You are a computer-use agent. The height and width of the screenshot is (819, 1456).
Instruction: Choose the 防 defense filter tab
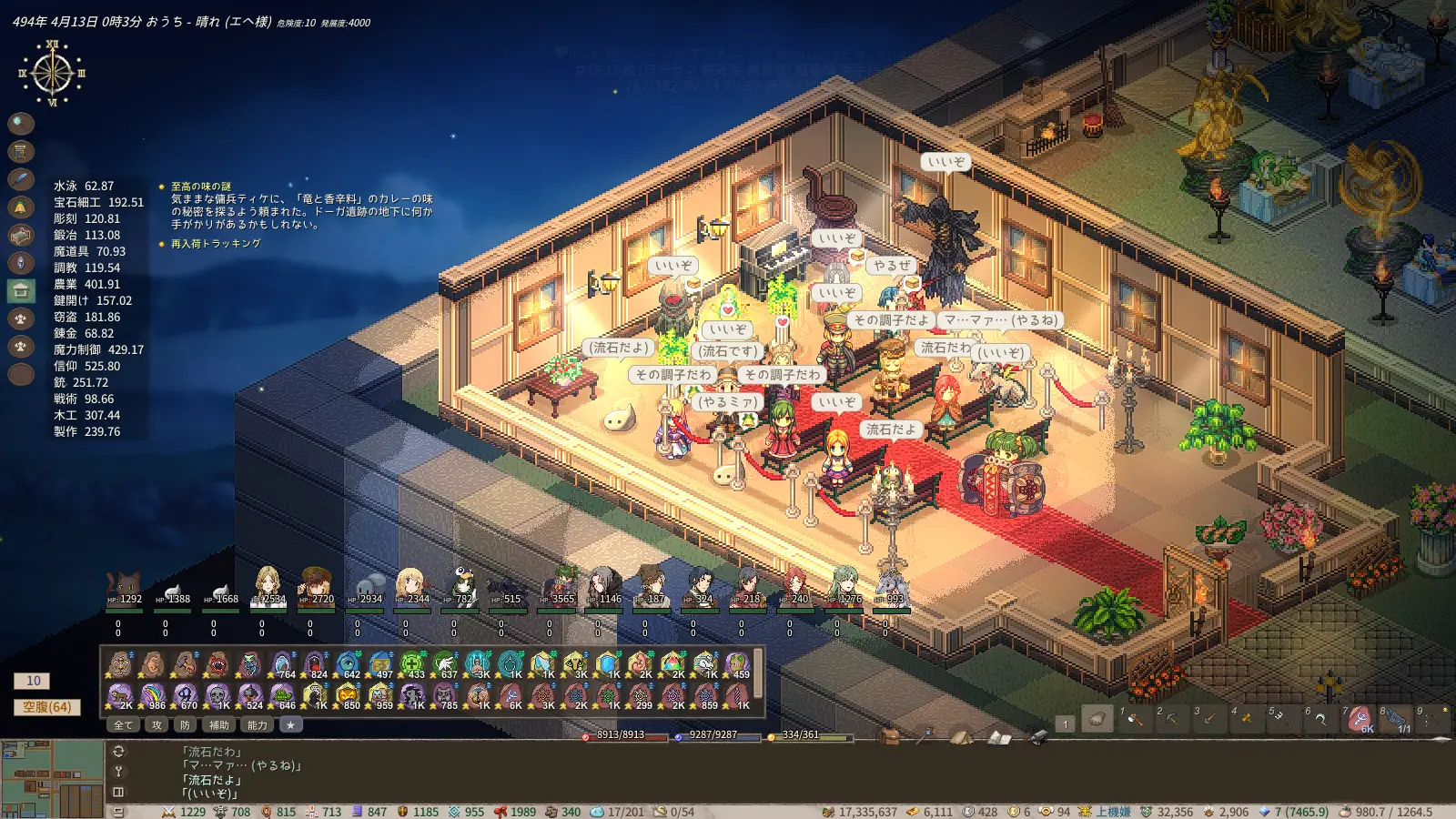(185, 725)
